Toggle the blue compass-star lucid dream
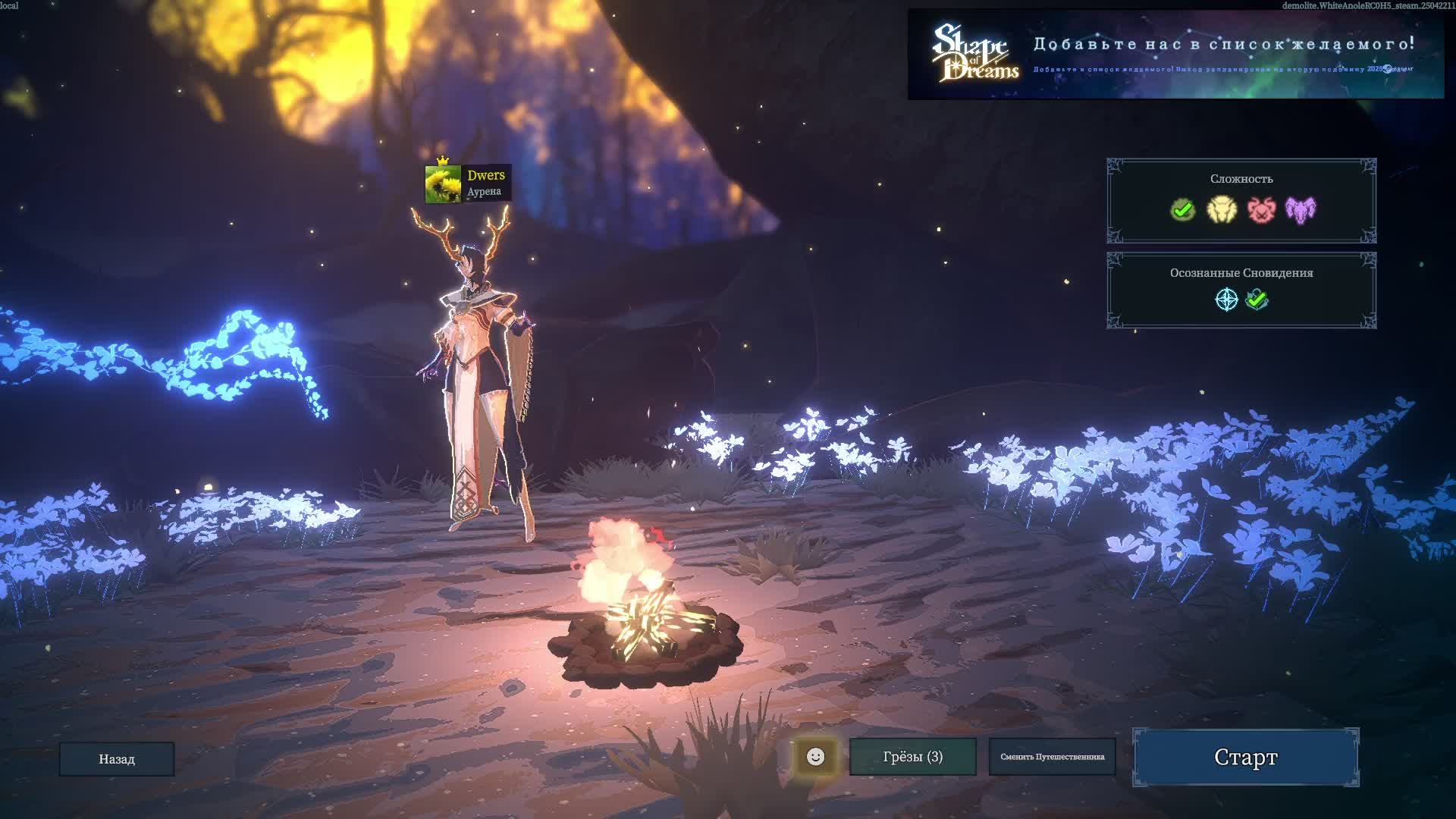 tap(1226, 300)
